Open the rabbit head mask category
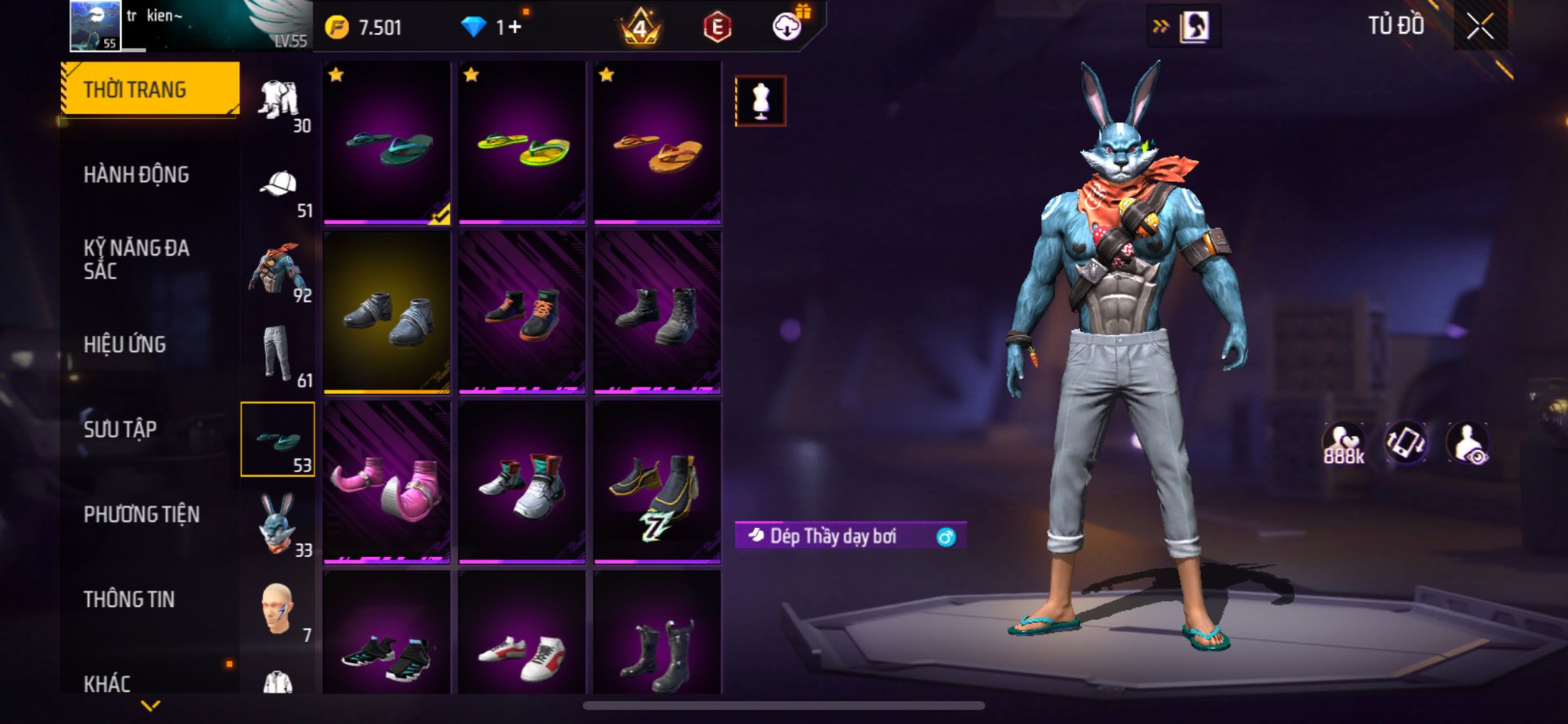Viewport: 1568px width, 724px height. point(277,523)
